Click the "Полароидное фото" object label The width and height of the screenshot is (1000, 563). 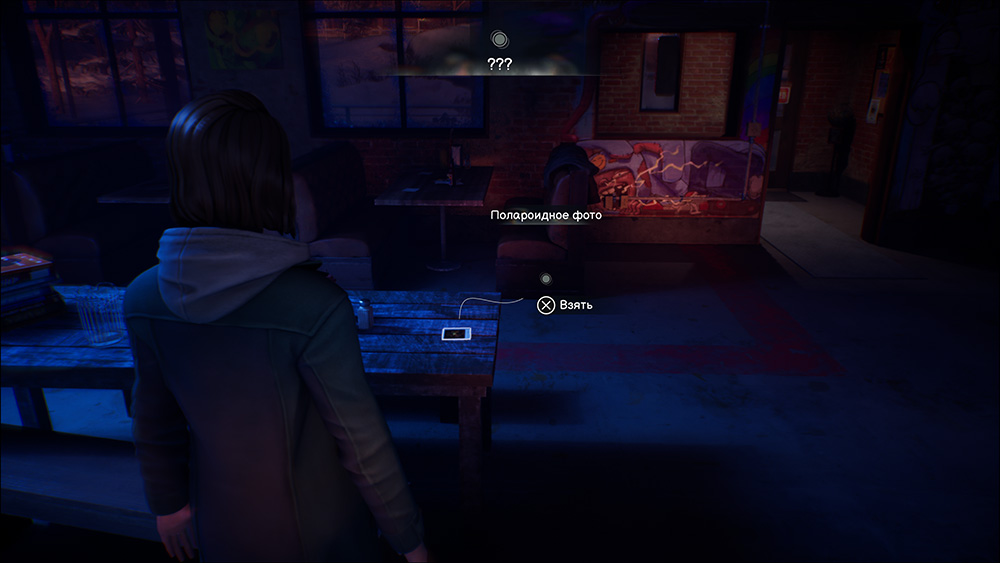pos(546,215)
